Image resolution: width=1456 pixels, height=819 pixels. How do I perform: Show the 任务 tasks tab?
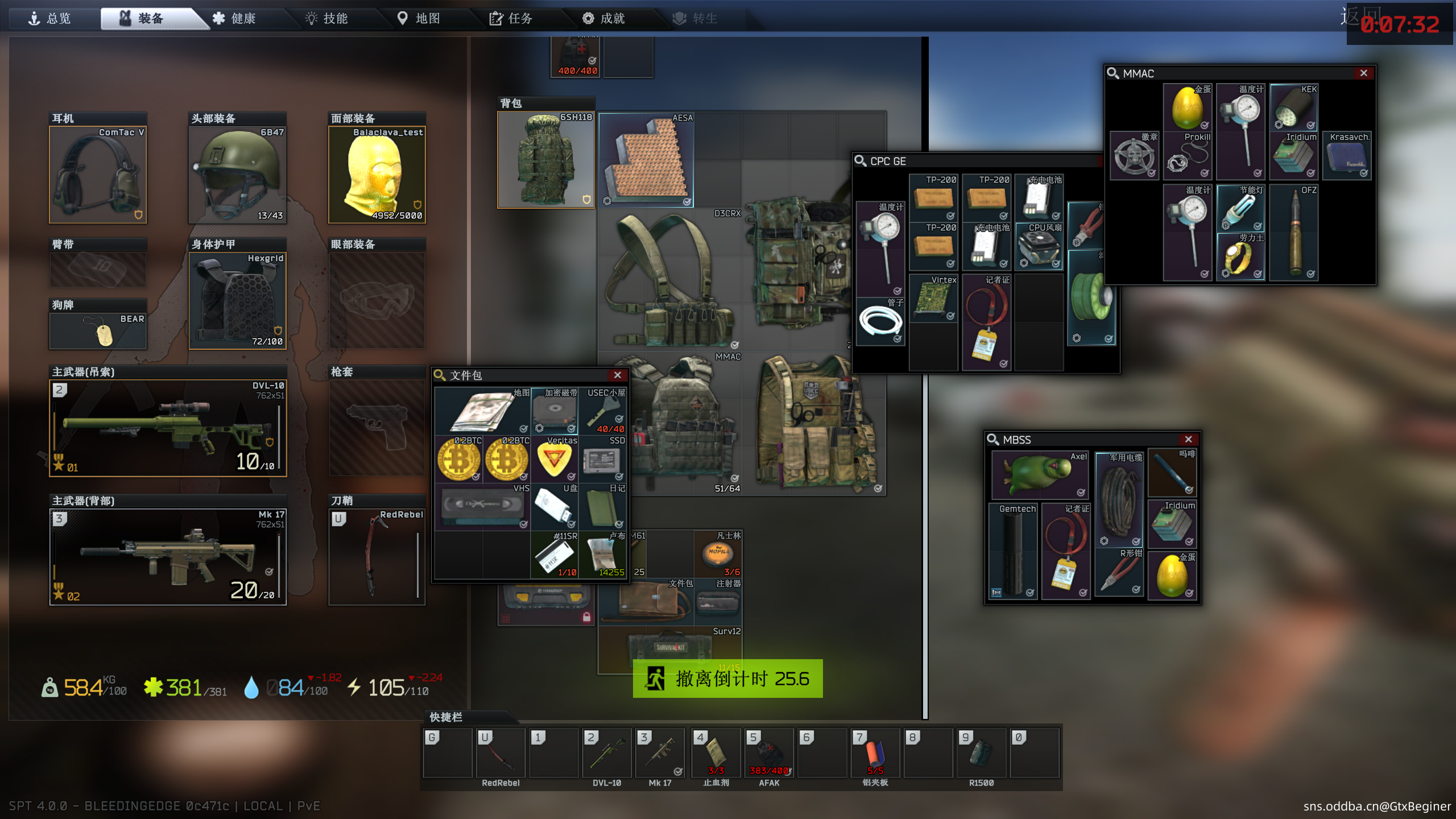[x=511, y=19]
